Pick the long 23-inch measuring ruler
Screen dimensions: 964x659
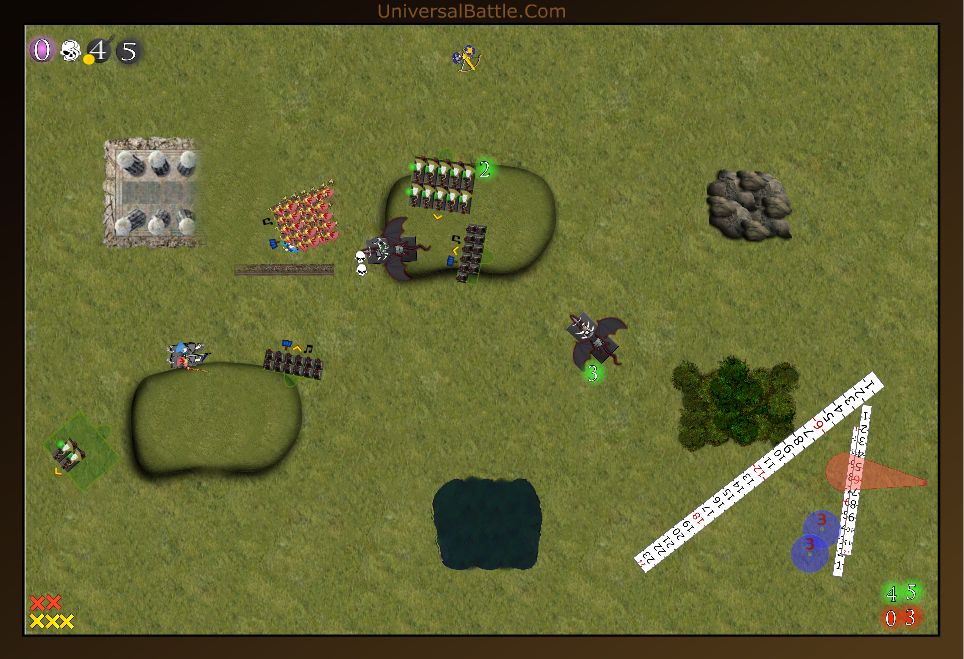click(x=760, y=472)
